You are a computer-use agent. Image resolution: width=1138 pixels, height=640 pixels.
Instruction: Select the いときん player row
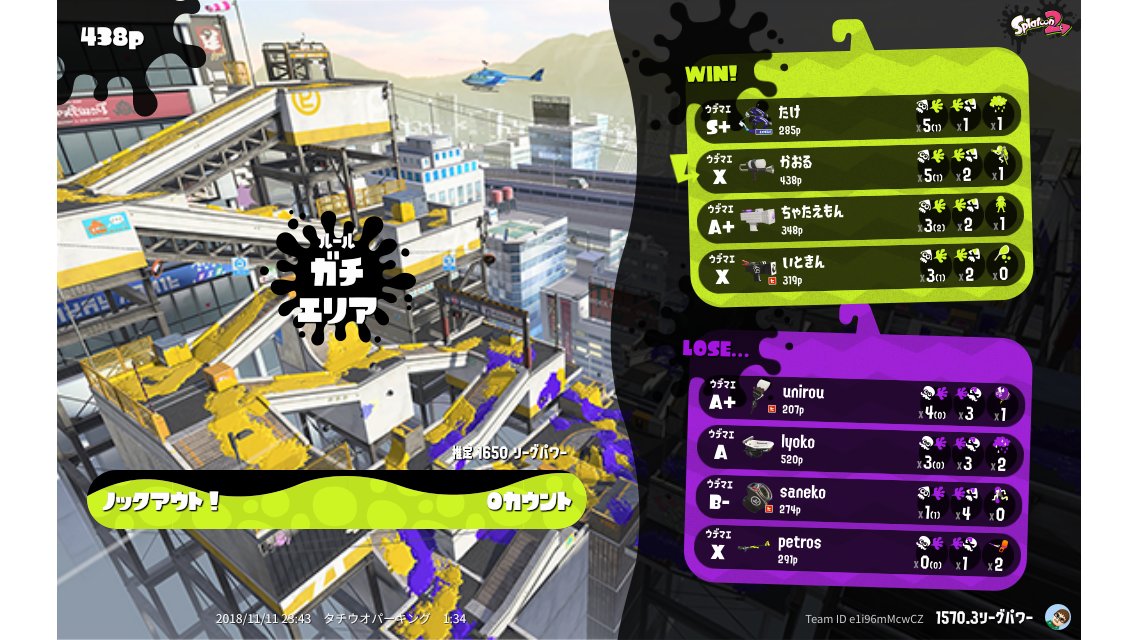(x=858, y=267)
